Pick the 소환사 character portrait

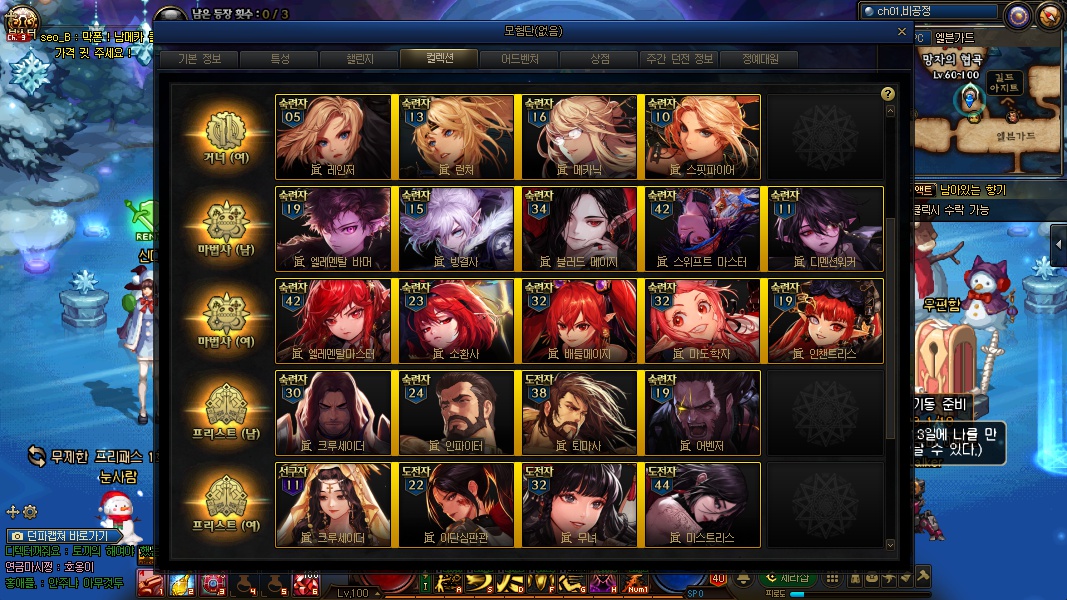tap(457, 320)
